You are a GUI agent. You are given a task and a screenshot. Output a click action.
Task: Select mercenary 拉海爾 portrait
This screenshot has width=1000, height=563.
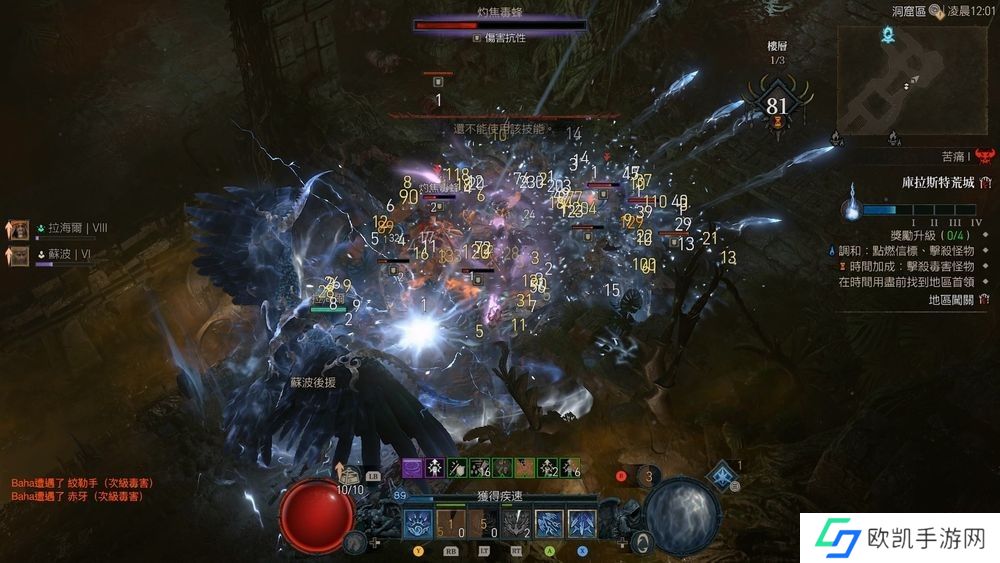pos(19,229)
